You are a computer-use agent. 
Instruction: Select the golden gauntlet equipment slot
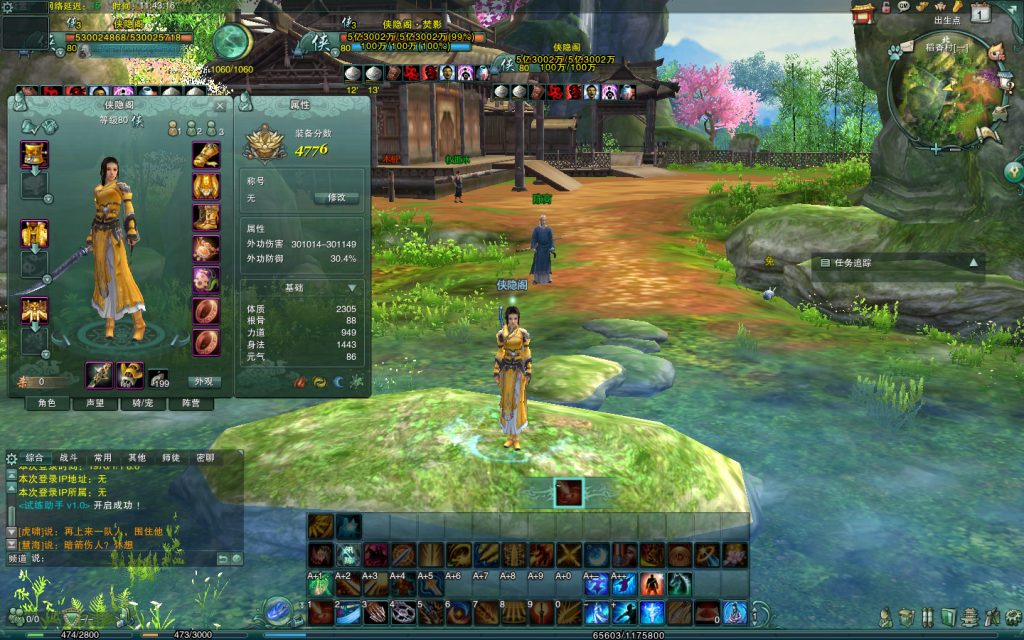206,155
